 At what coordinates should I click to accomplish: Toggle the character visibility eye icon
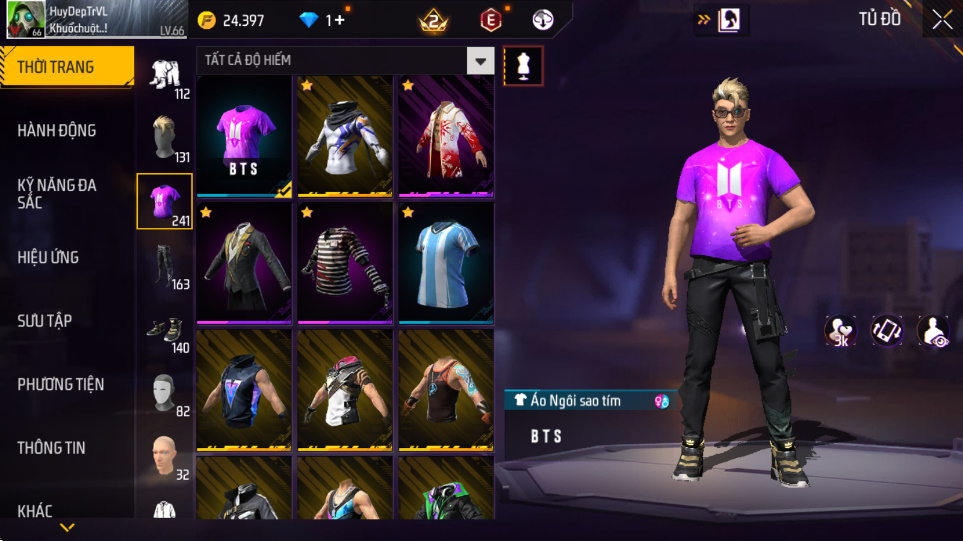click(934, 331)
